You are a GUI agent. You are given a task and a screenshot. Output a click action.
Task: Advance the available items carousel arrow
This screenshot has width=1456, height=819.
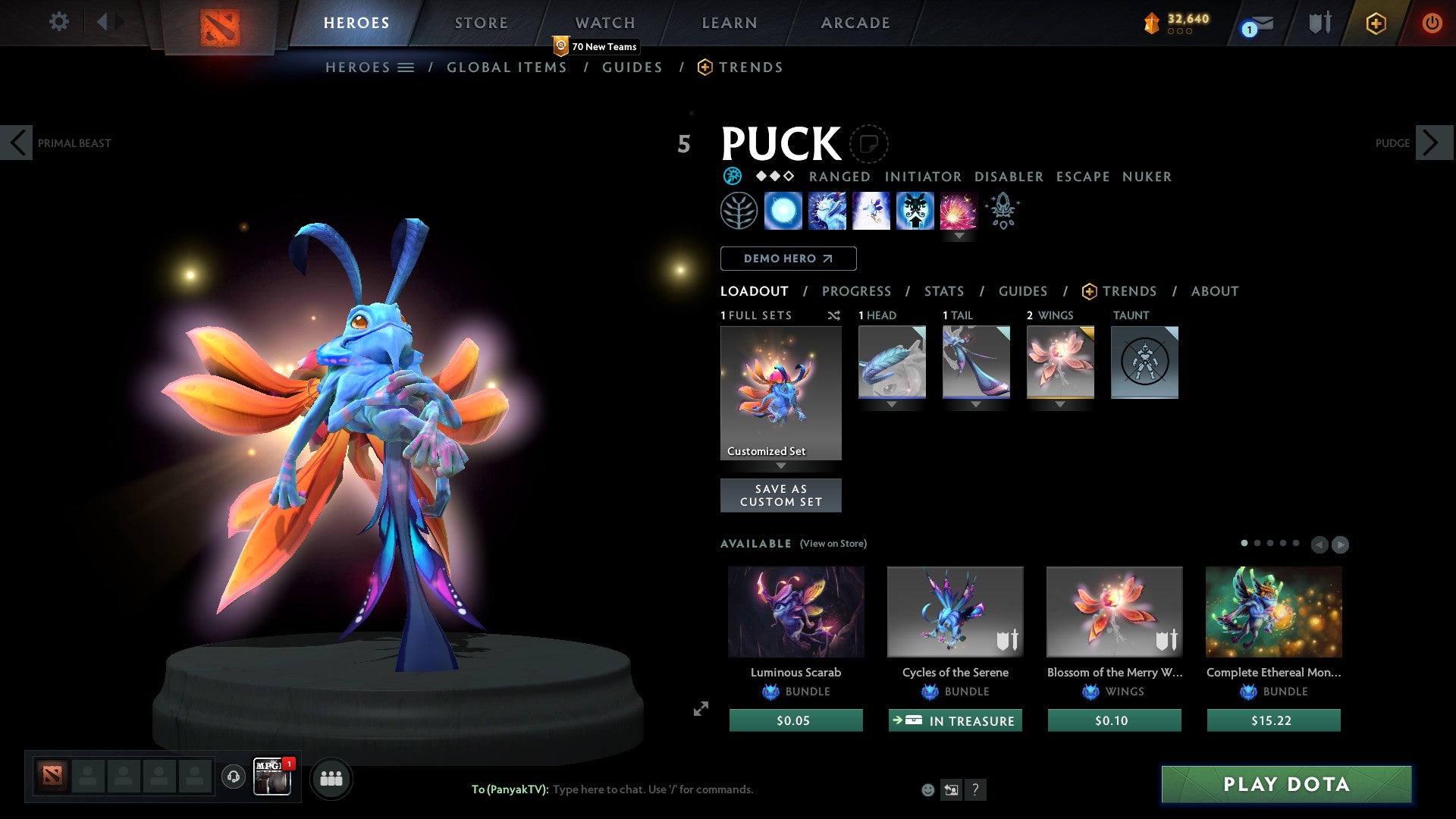coord(1340,543)
